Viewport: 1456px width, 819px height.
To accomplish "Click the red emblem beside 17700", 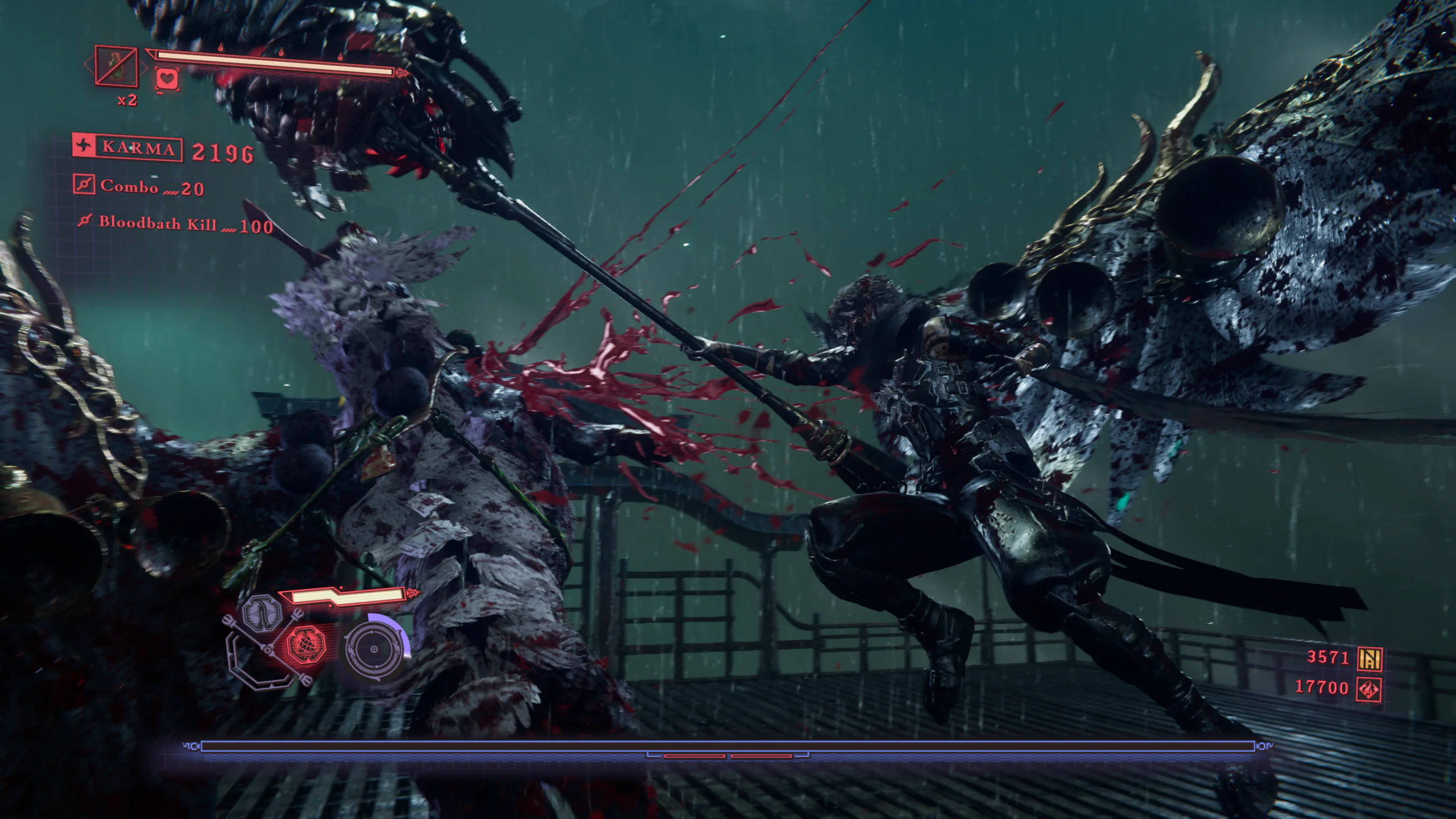I will [1369, 689].
